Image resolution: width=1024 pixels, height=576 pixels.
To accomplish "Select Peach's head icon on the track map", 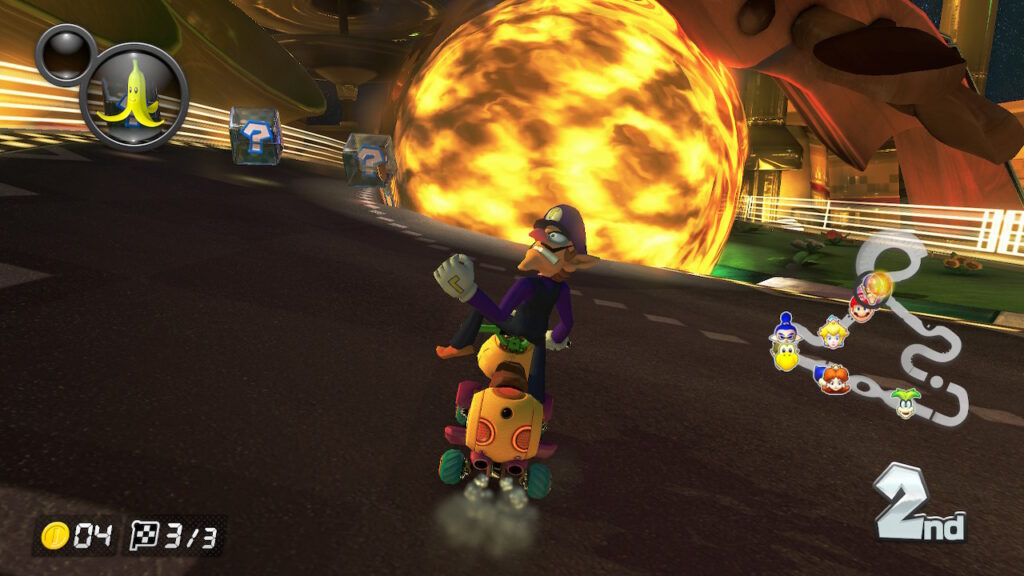I will tap(832, 333).
